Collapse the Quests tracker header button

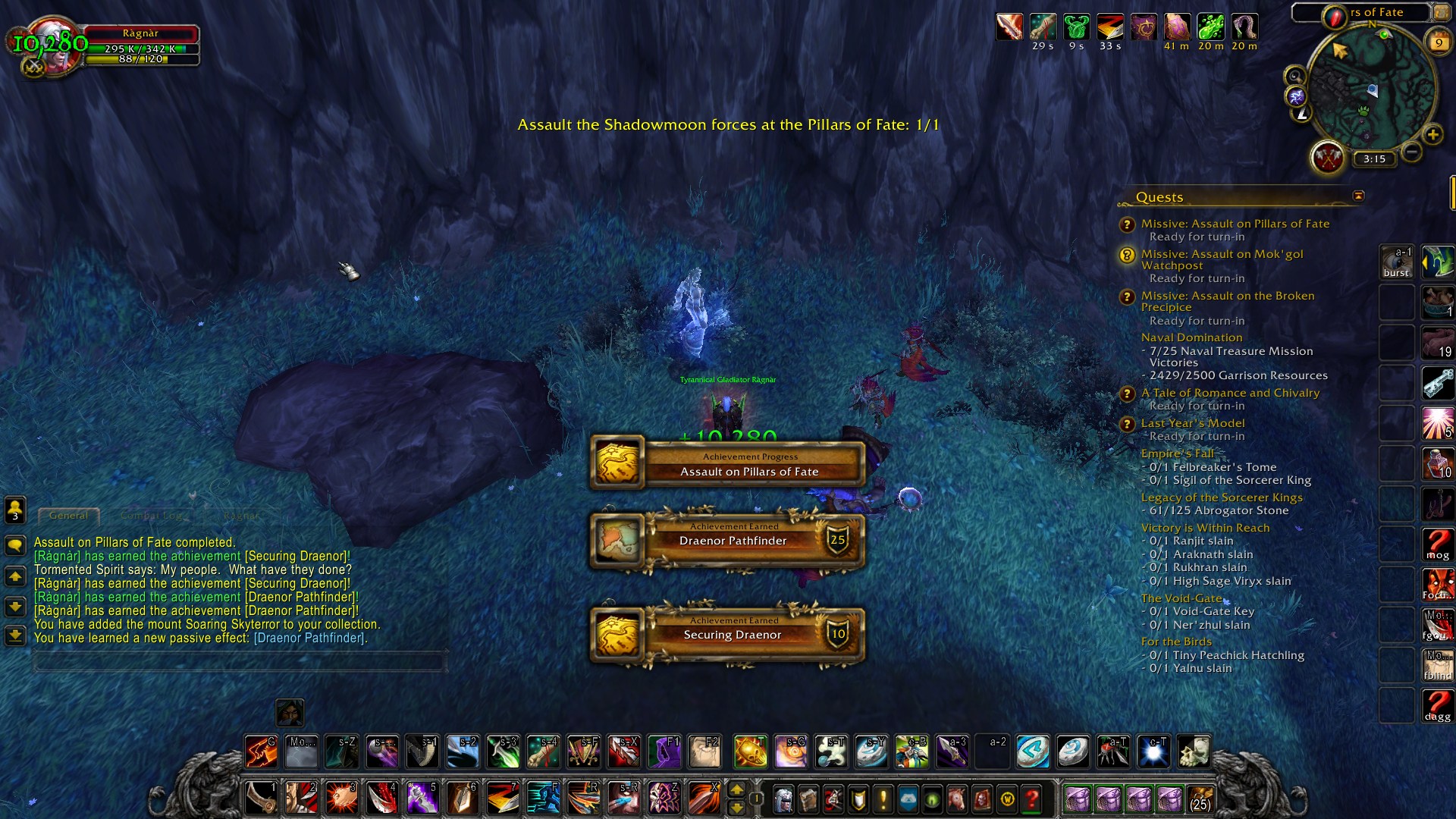pyautogui.click(x=1358, y=196)
